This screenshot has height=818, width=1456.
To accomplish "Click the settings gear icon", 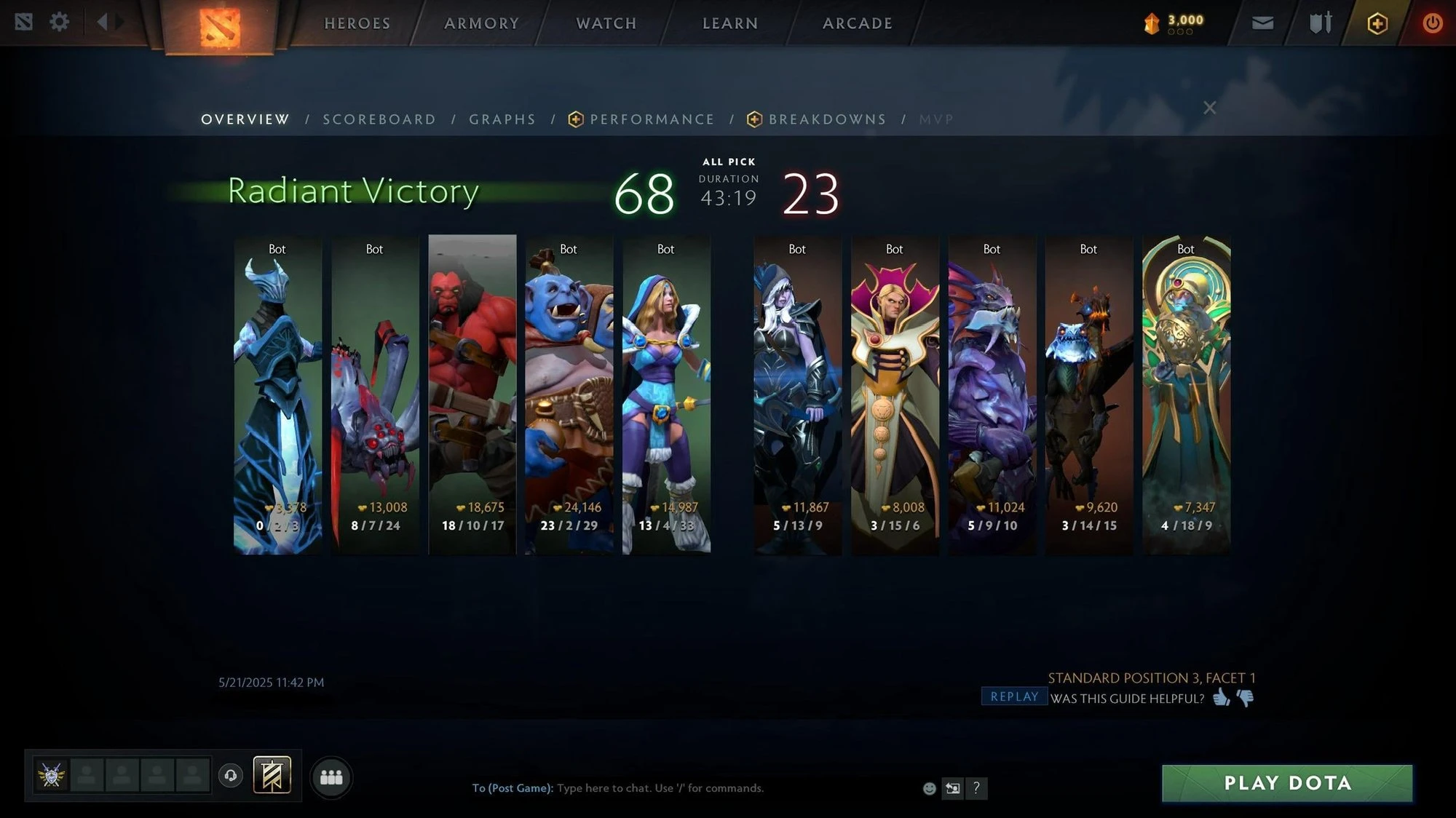I will click(x=59, y=22).
